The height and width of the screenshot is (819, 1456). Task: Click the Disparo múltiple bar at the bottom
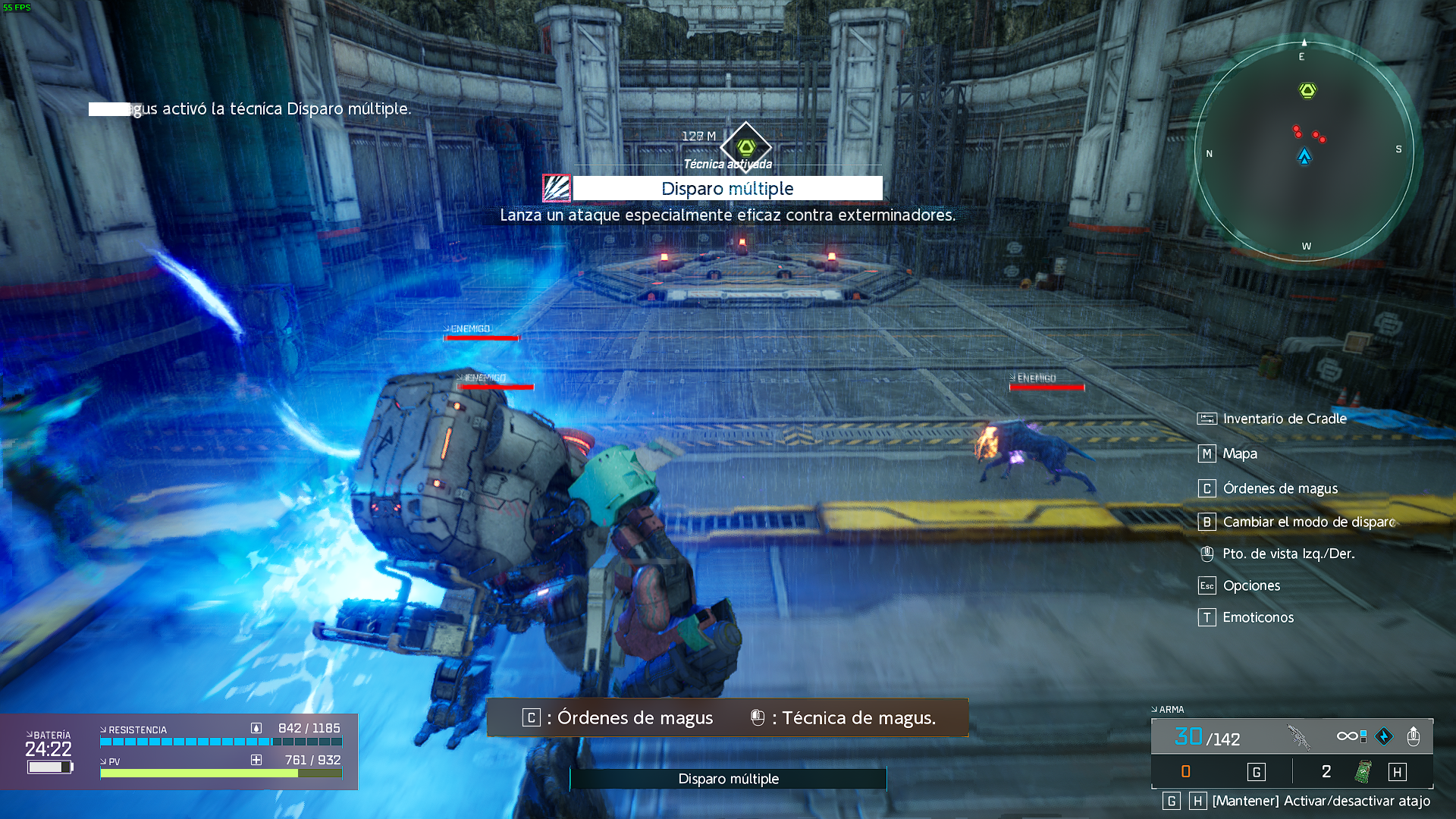(x=728, y=779)
